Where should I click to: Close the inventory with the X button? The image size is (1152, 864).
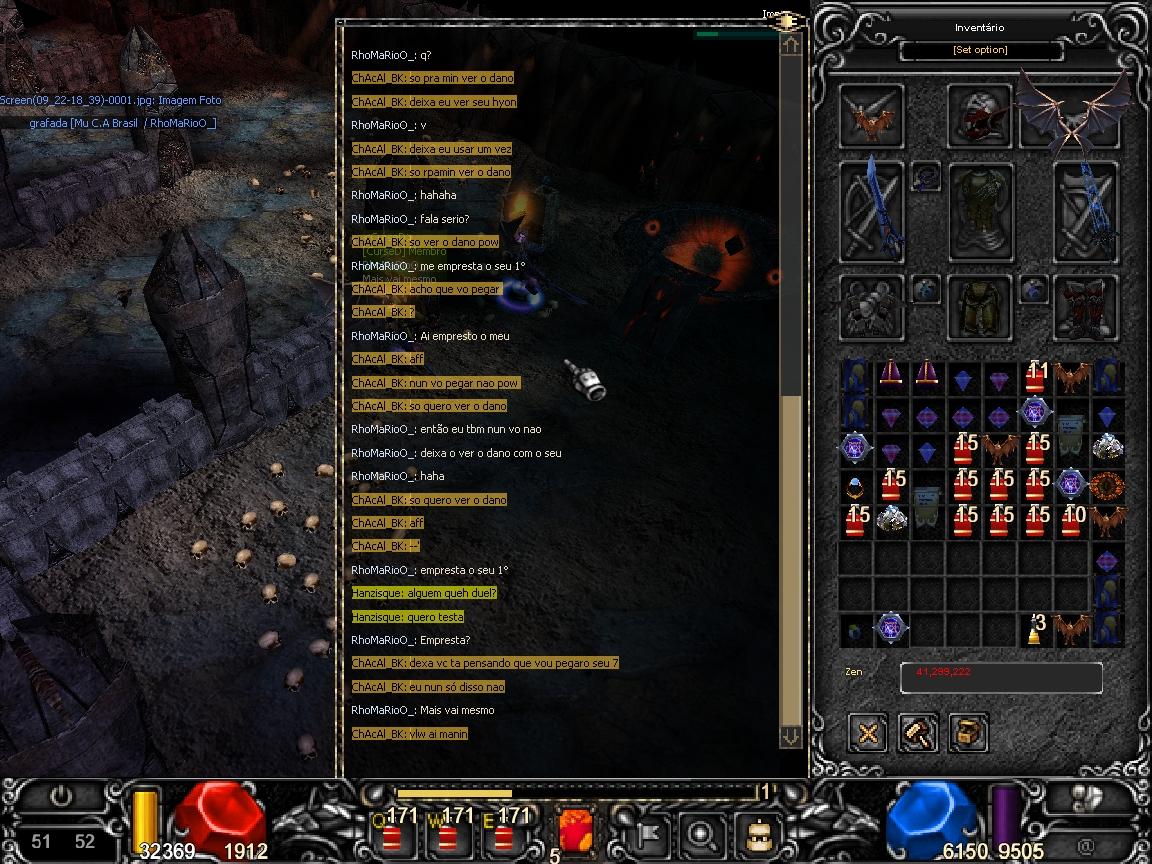click(x=868, y=733)
